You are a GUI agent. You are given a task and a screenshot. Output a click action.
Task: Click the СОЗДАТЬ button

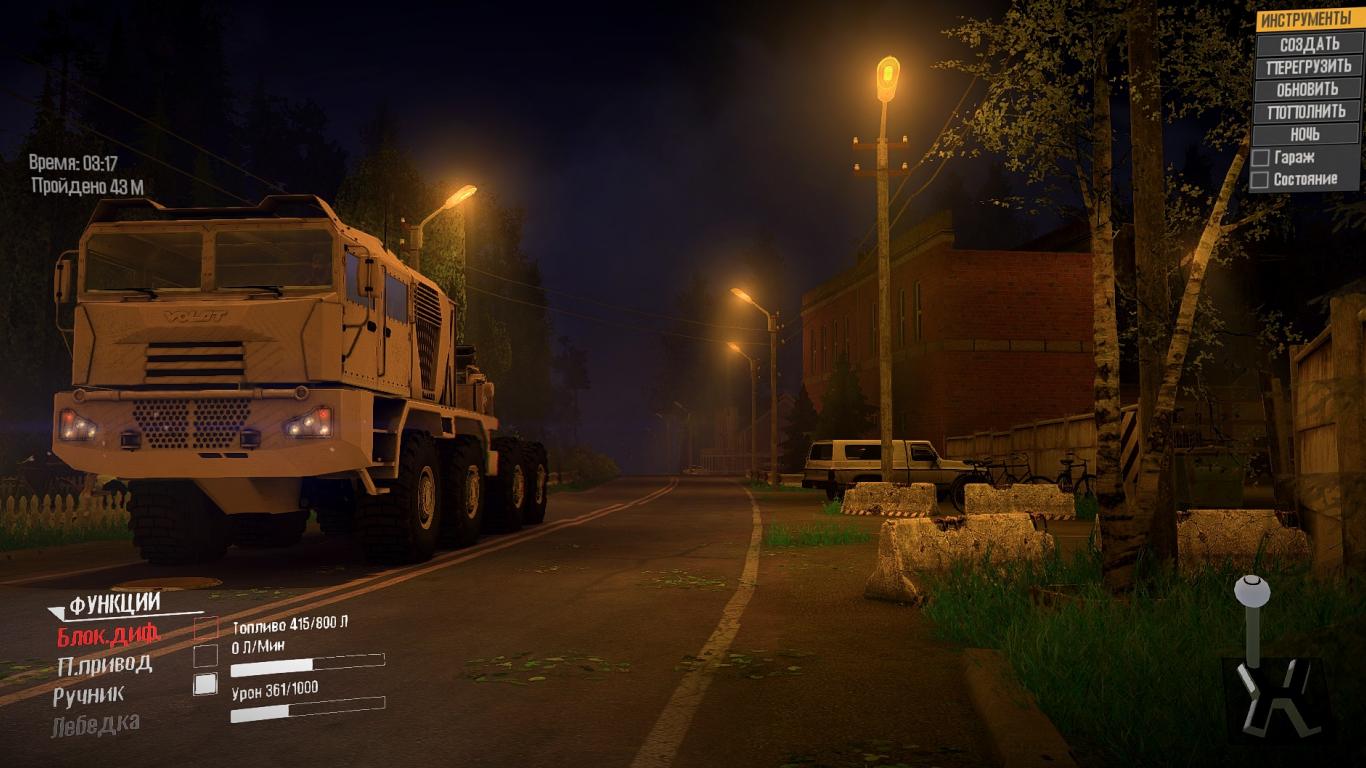point(1309,44)
